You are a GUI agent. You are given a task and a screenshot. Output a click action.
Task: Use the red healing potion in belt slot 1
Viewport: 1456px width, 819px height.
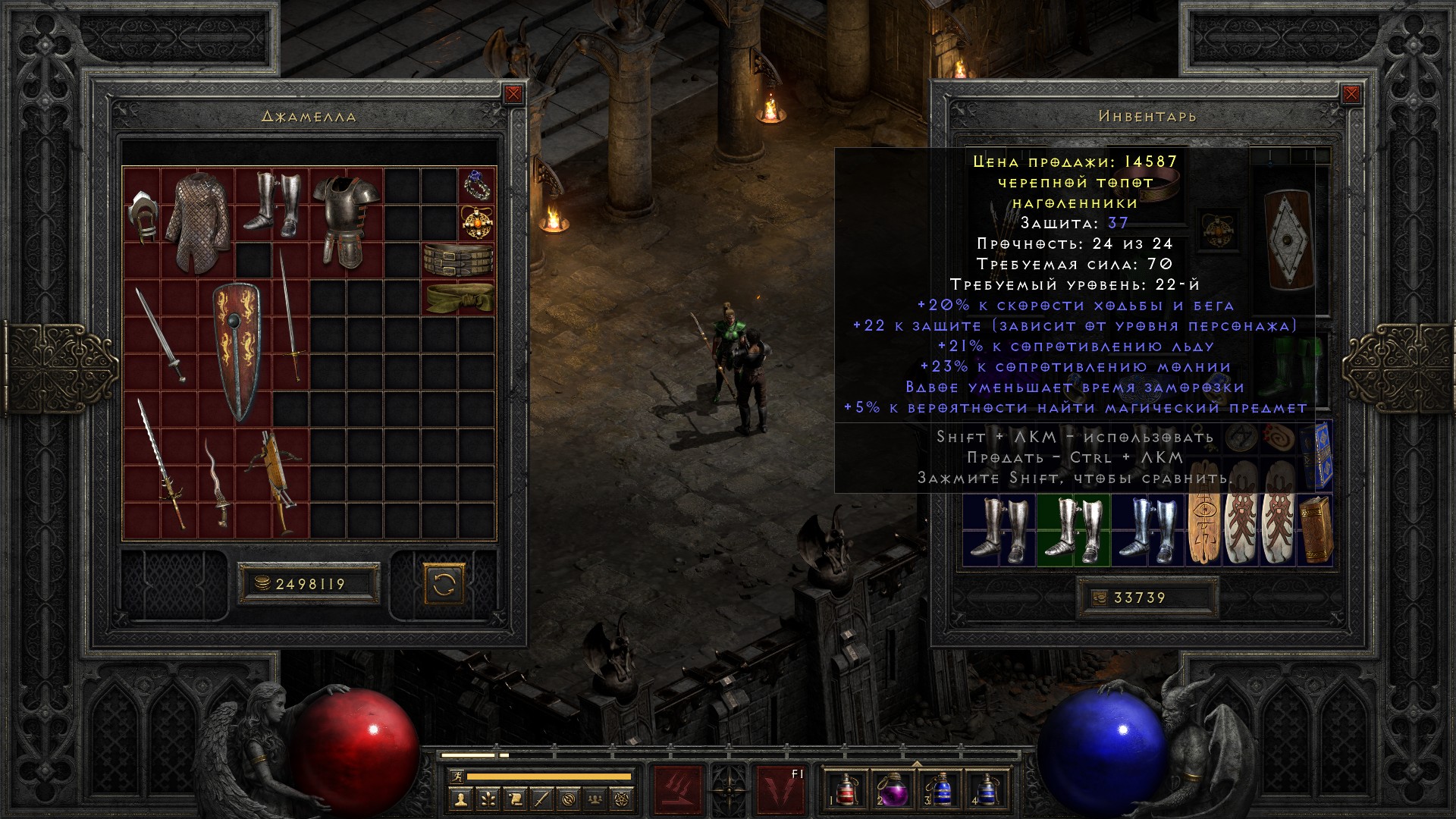[x=845, y=789]
